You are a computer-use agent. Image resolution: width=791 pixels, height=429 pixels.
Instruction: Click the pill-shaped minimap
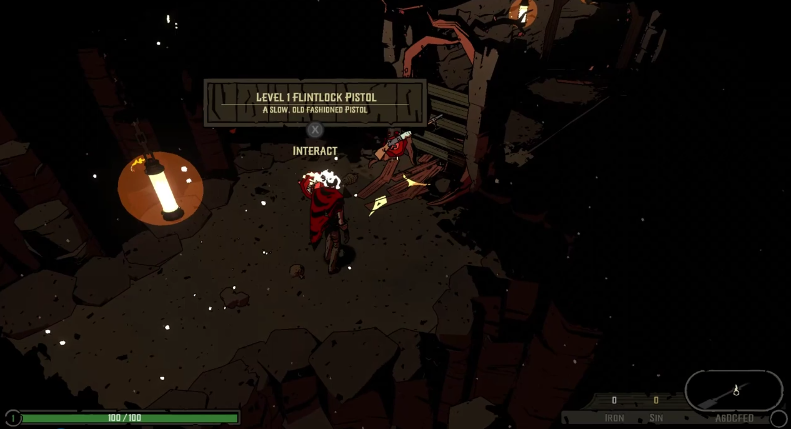(733, 390)
